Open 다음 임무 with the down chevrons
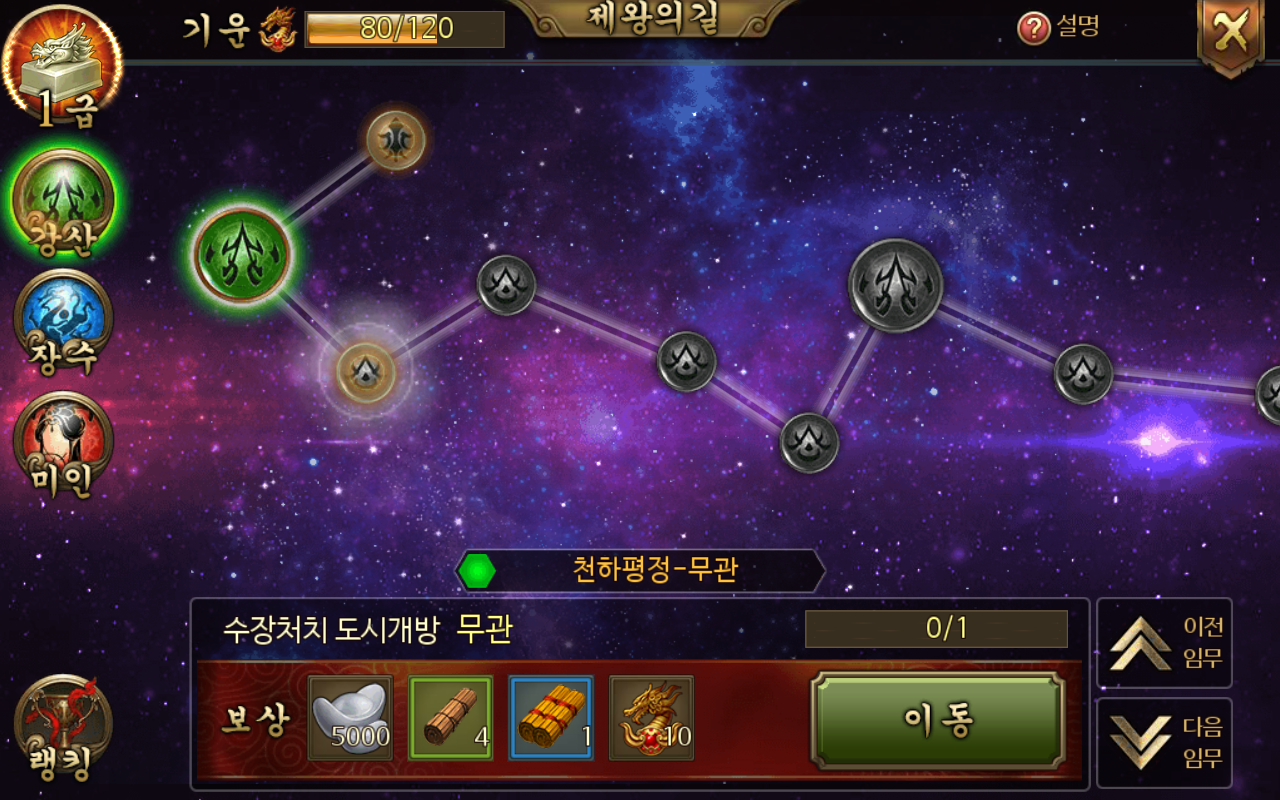Screen dimensions: 1280x800 [x=1163, y=740]
